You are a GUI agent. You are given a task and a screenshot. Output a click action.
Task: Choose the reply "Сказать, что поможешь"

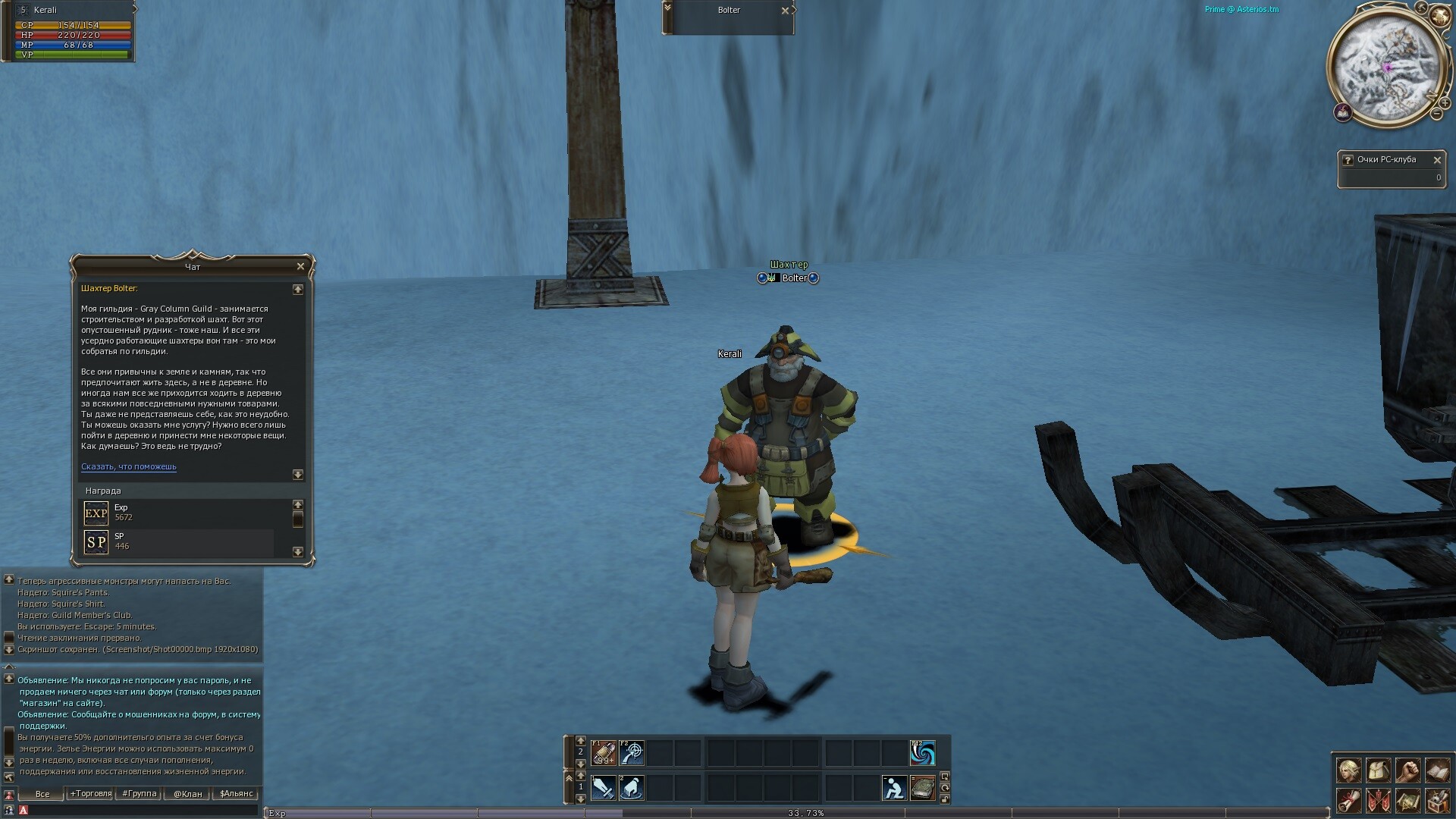128,467
